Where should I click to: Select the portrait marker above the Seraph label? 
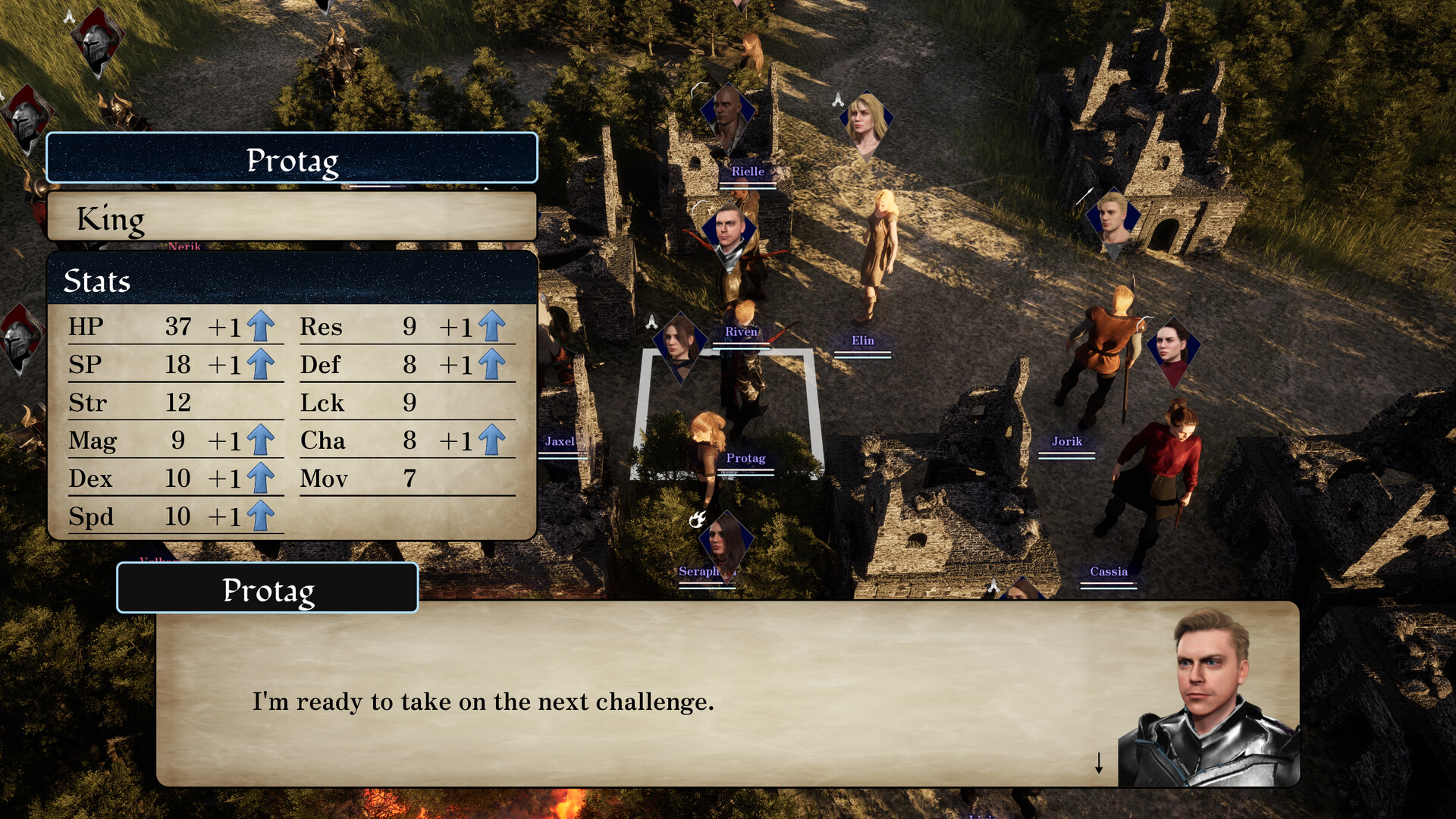click(x=725, y=541)
